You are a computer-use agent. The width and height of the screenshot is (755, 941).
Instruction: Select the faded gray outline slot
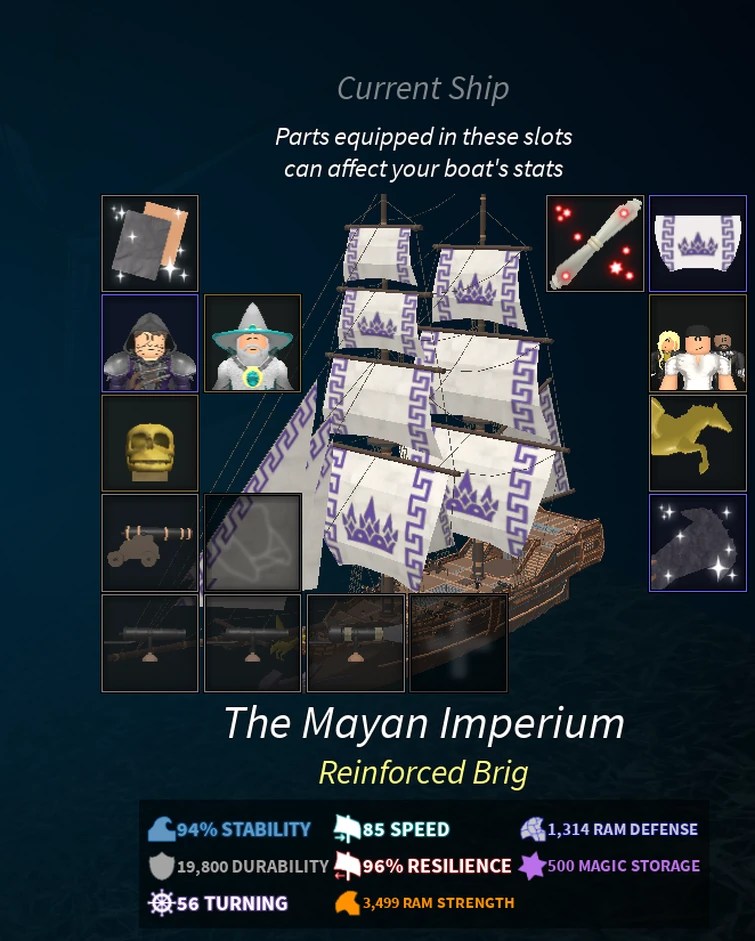[252, 542]
